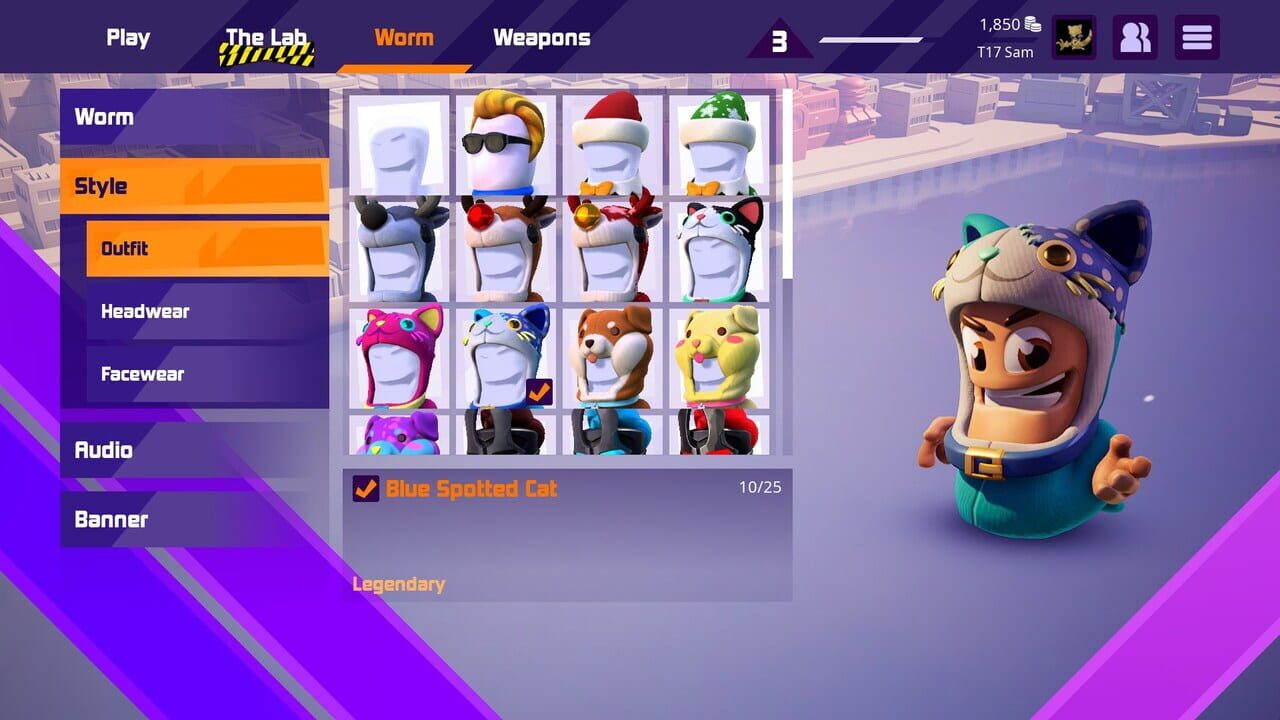Image resolution: width=1280 pixels, height=720 pixels.
Task: Open the friends list icon
Action: (x=1136, y=37)
